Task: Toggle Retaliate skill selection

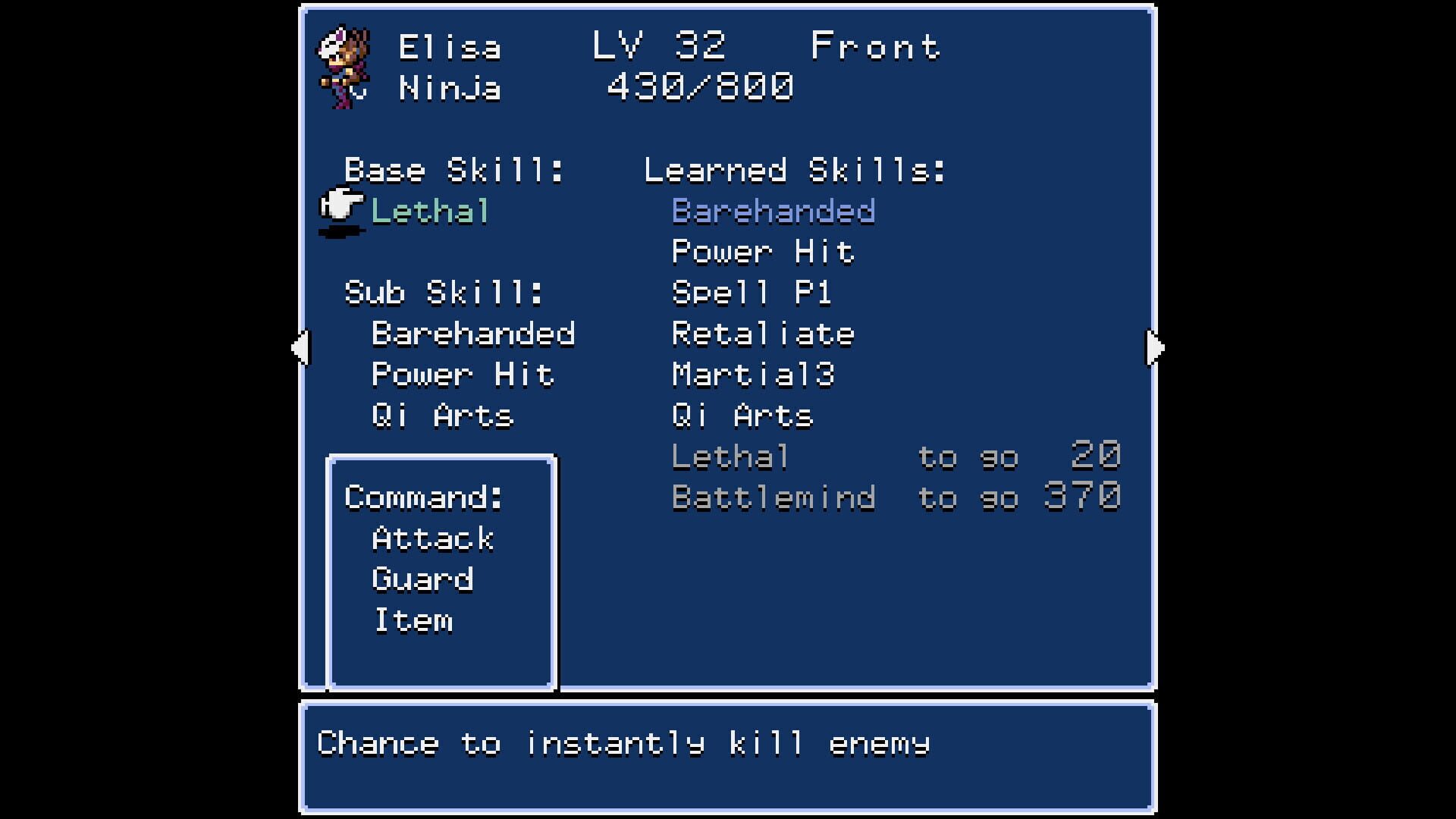Action: point(762,333)
